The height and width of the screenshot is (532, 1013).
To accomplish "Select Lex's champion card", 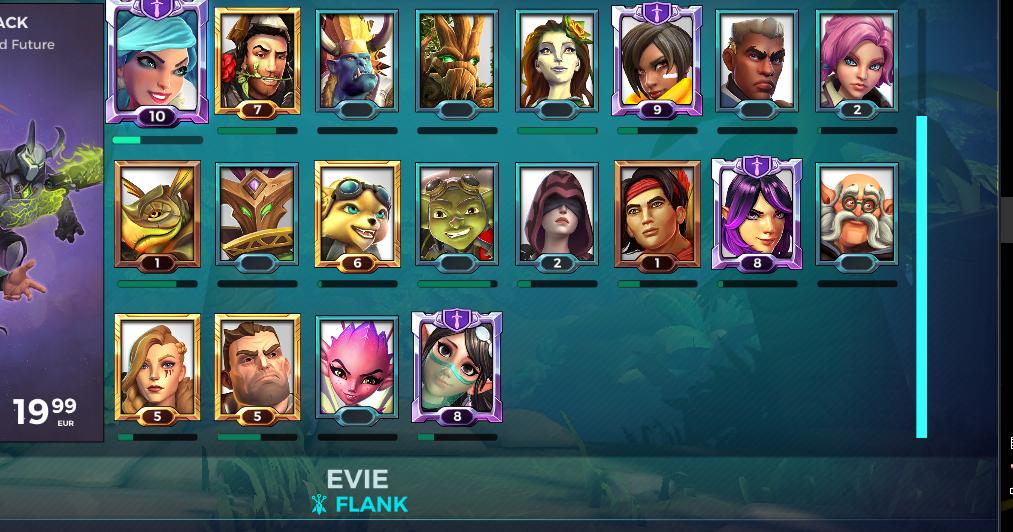I will pyautogui.click(x=757, y=60).
